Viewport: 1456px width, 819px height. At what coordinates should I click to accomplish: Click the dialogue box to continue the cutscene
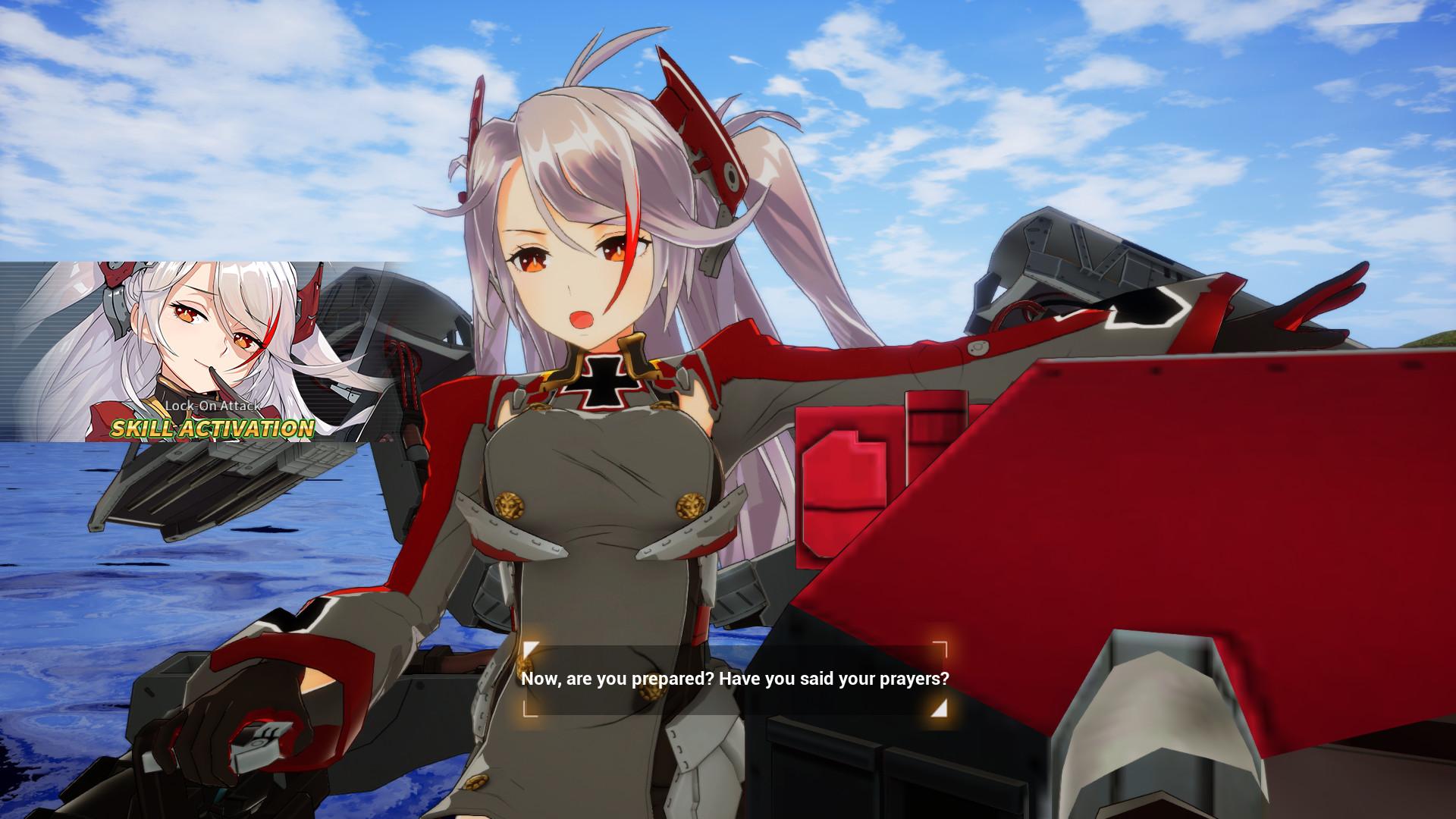pyautogui.click(x=736, y=680)
